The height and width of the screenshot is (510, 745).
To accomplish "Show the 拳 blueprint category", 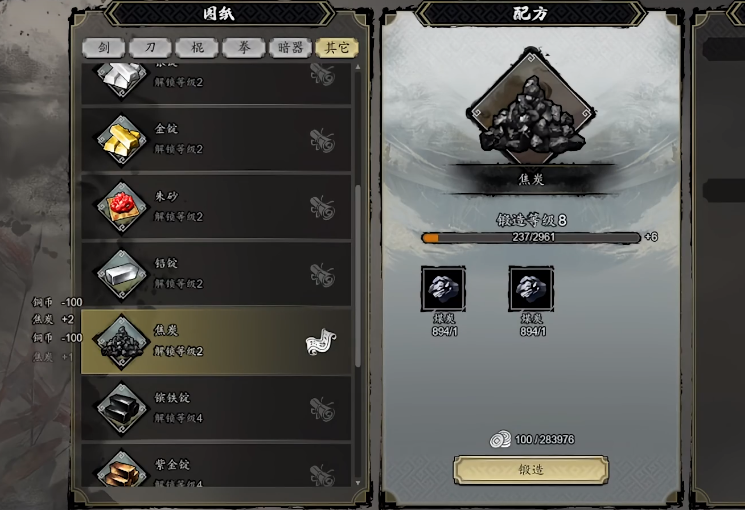I will click(243, 47).
